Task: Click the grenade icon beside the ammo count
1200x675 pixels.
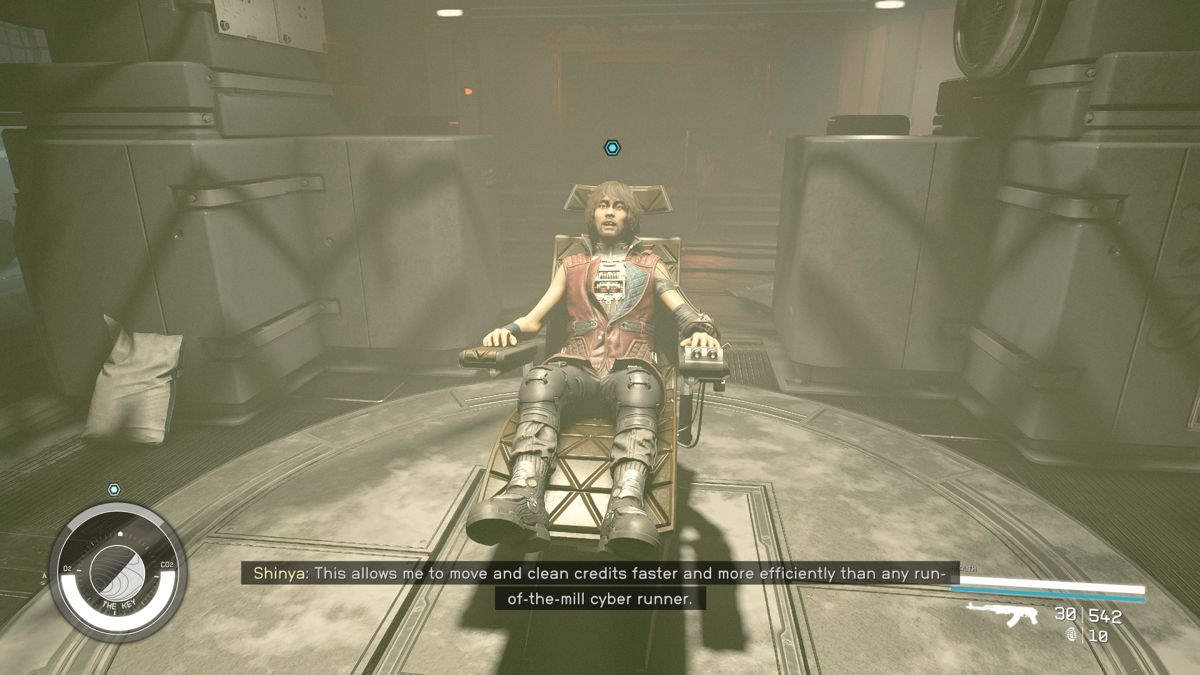Action: point(1072,634)
